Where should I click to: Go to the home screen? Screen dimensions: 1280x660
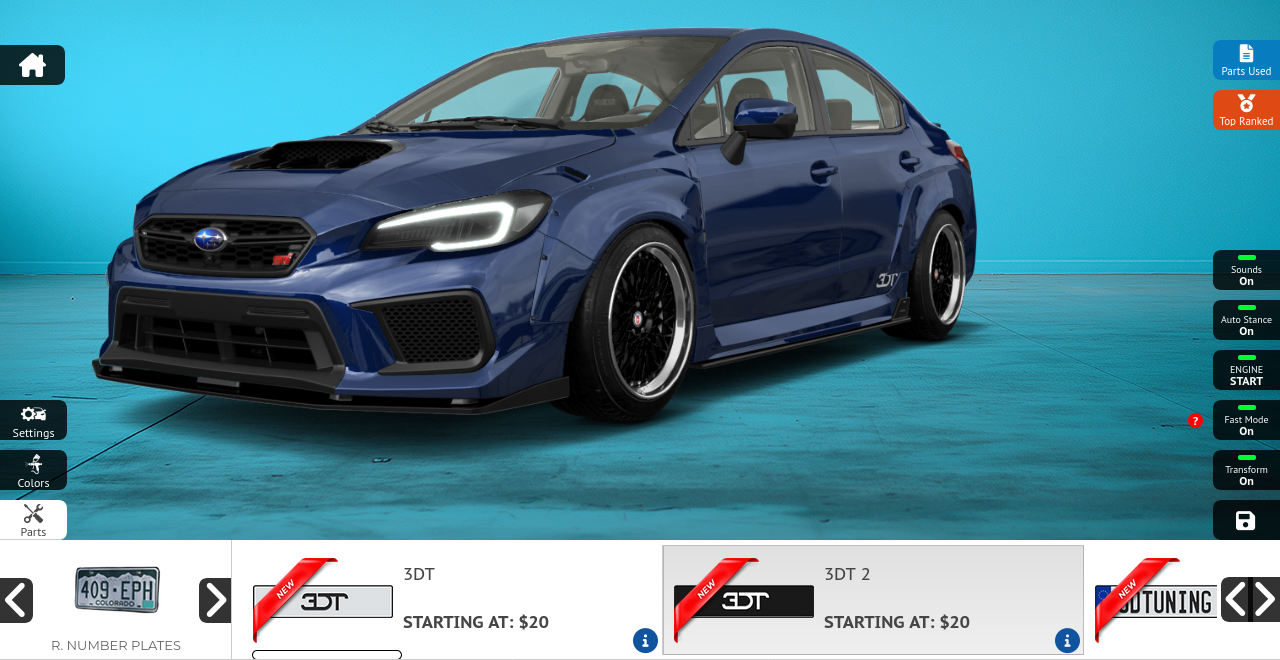[x=32, y=65]
